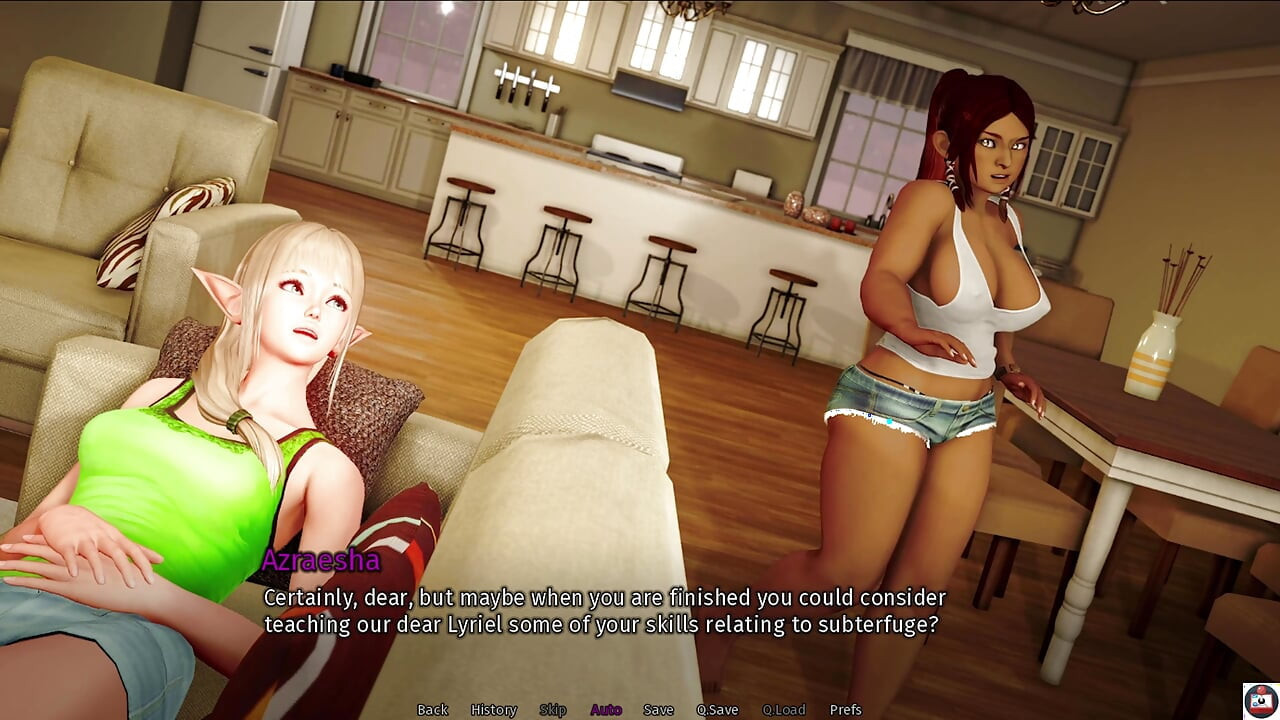Open the Prefs menu
This screenshot has height=720, width=1280.
click(845, 710)
